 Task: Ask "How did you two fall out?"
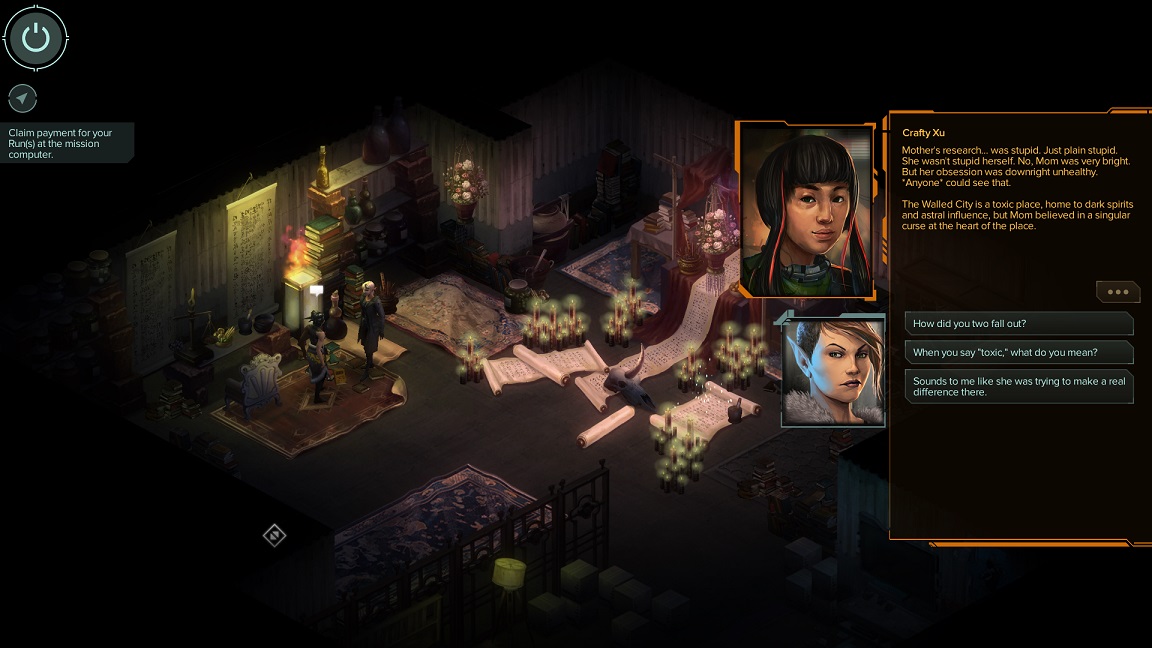[x=1018, y=323]
